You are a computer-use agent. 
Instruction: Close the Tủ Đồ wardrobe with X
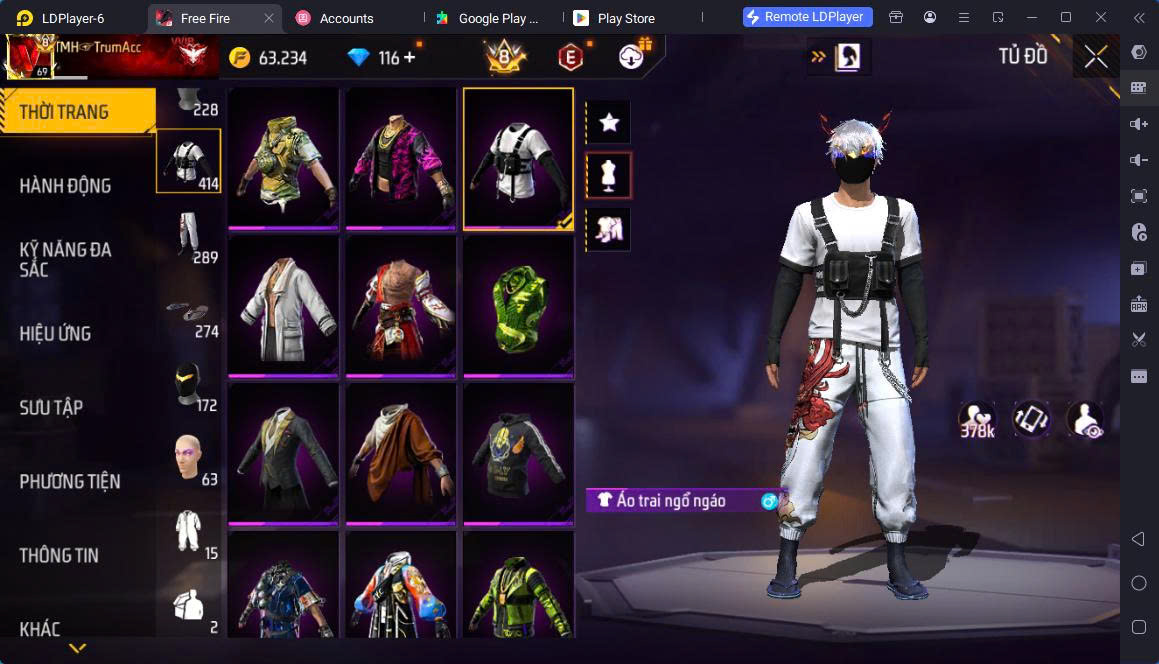1096,57
